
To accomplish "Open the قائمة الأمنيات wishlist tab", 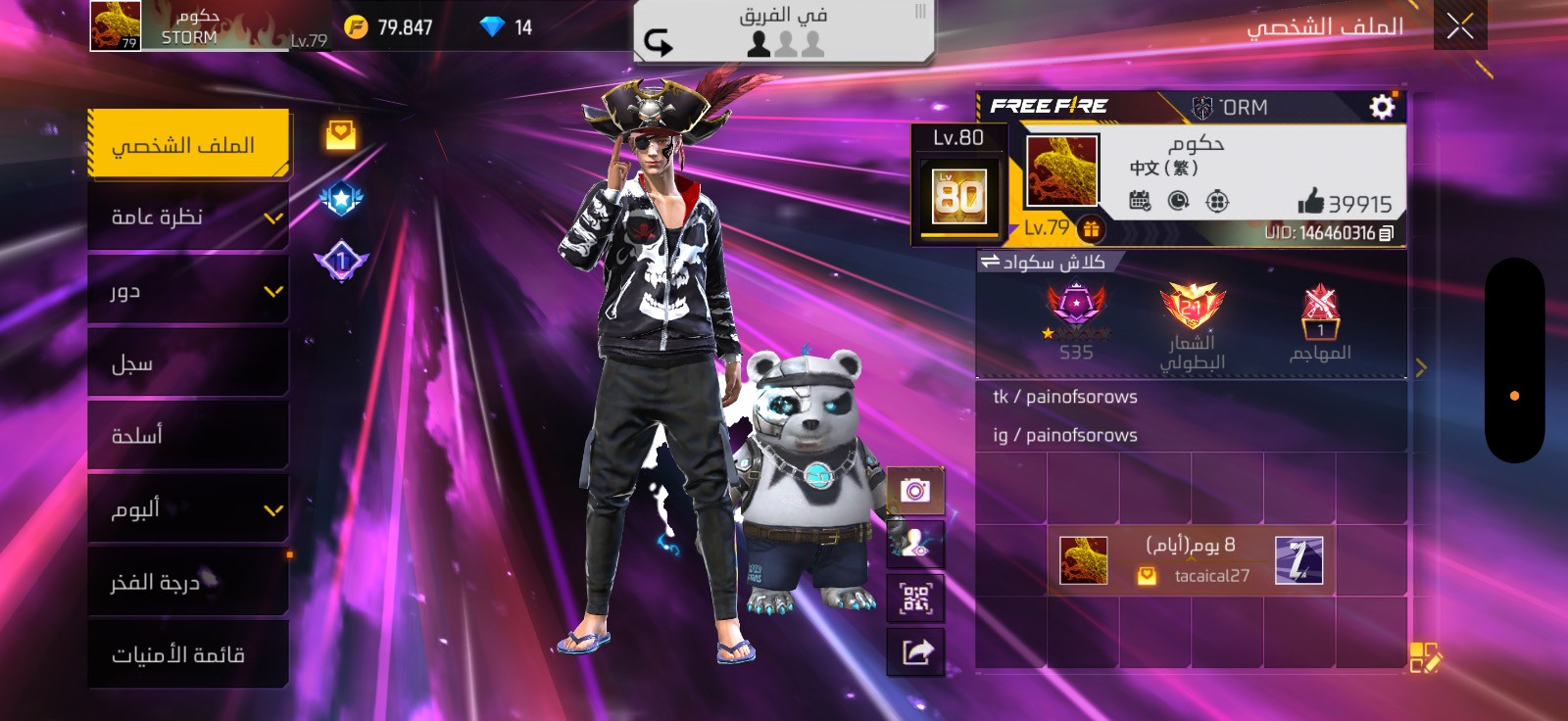I will coord(187,654).
